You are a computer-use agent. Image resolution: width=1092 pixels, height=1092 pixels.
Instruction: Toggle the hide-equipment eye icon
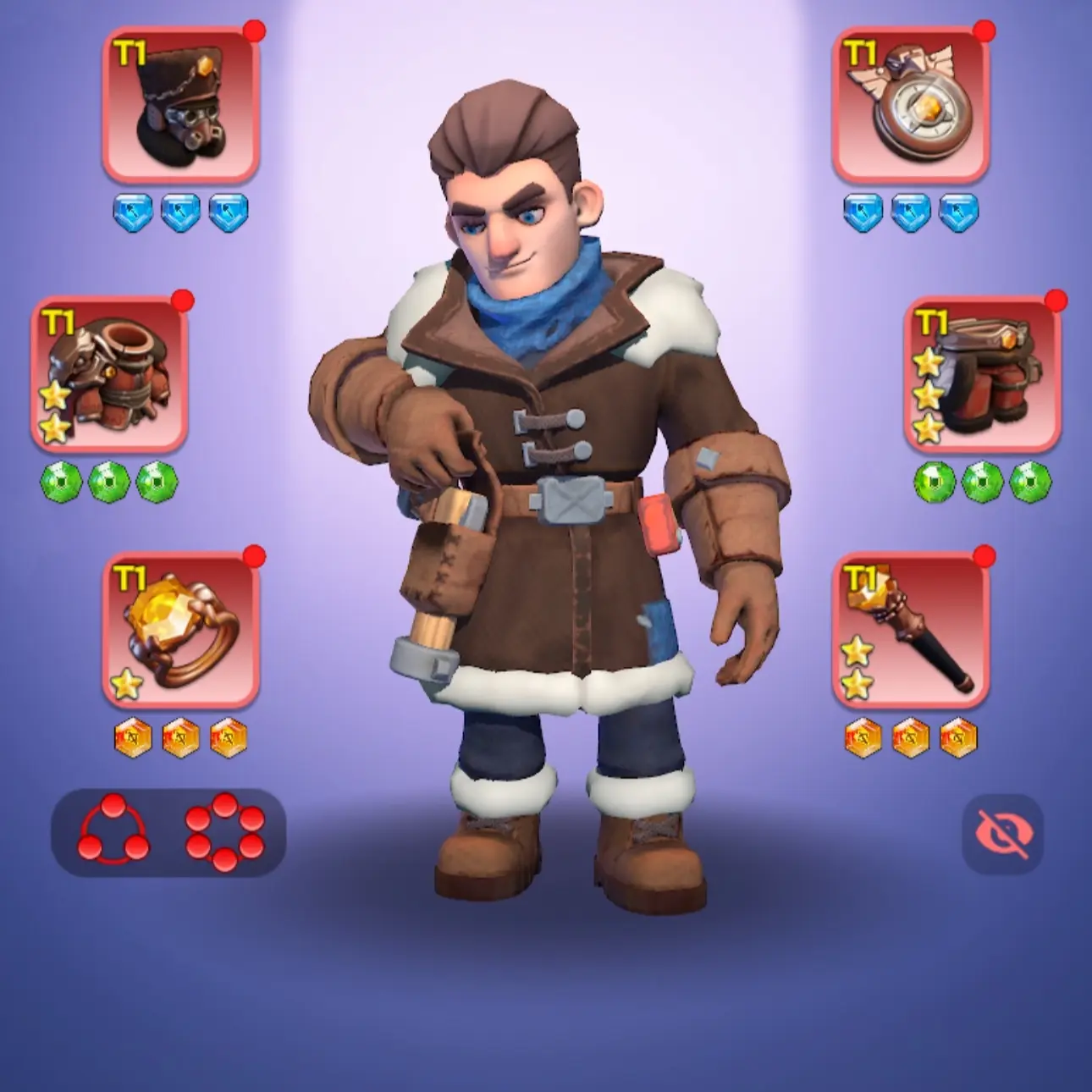coord(1004,834)
